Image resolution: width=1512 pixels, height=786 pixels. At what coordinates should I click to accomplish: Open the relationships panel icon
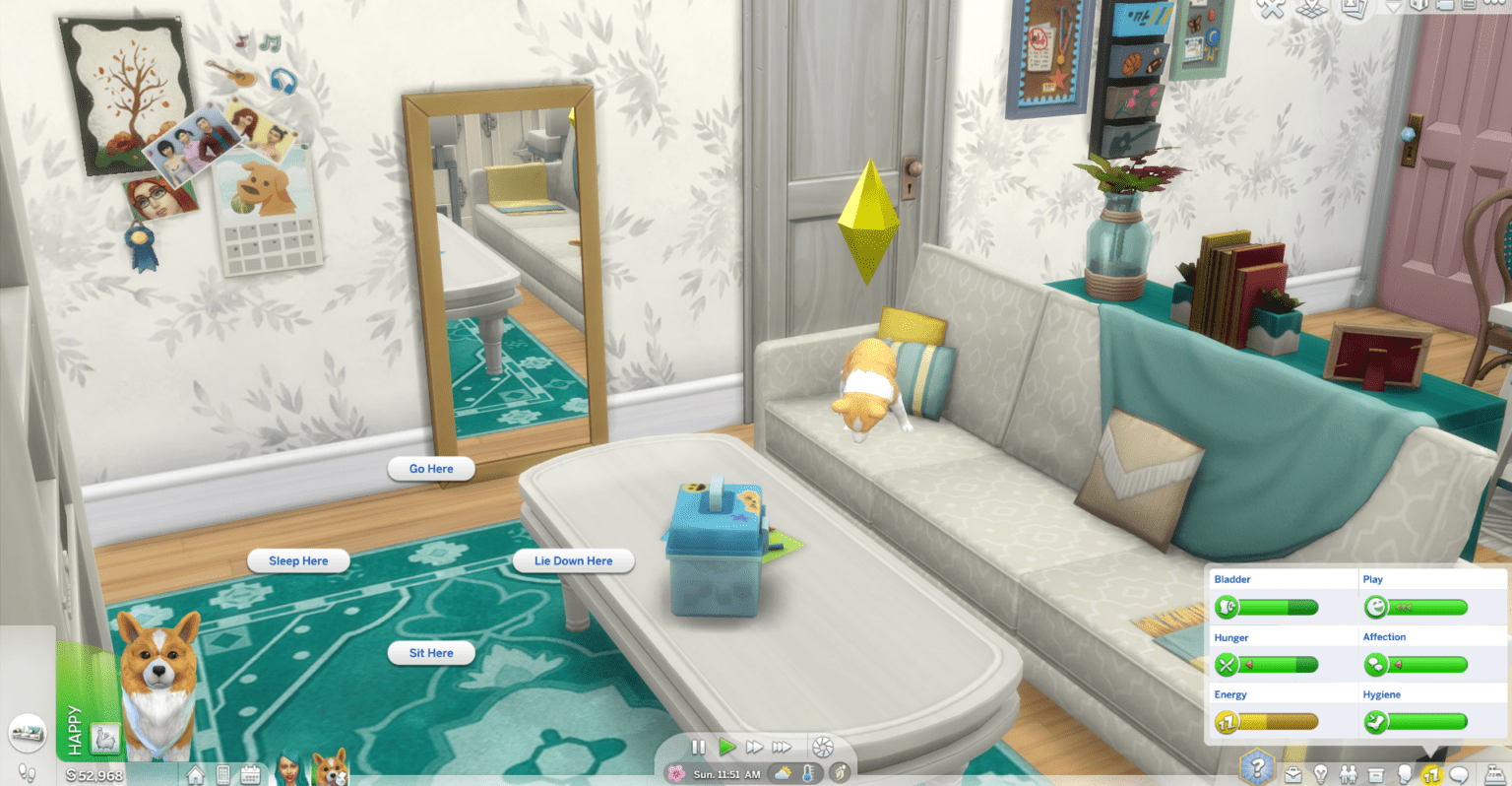pyautogui.click(x=1349, y=773)
